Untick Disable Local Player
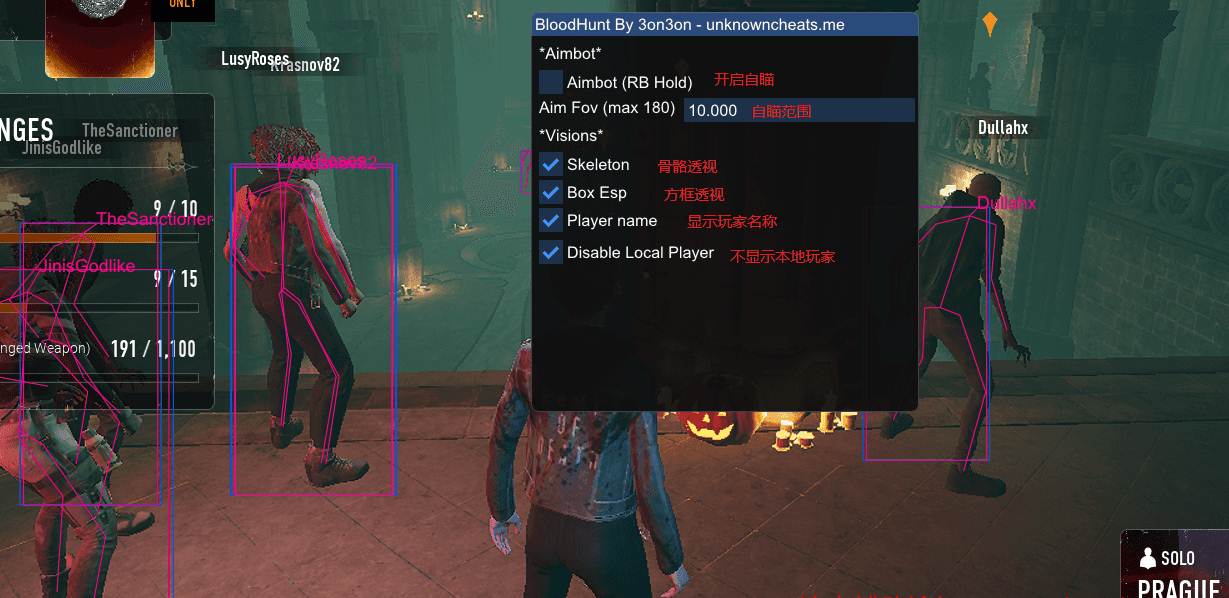Image resolution: width=1229 pixels, height=598 pixels. 551,252
